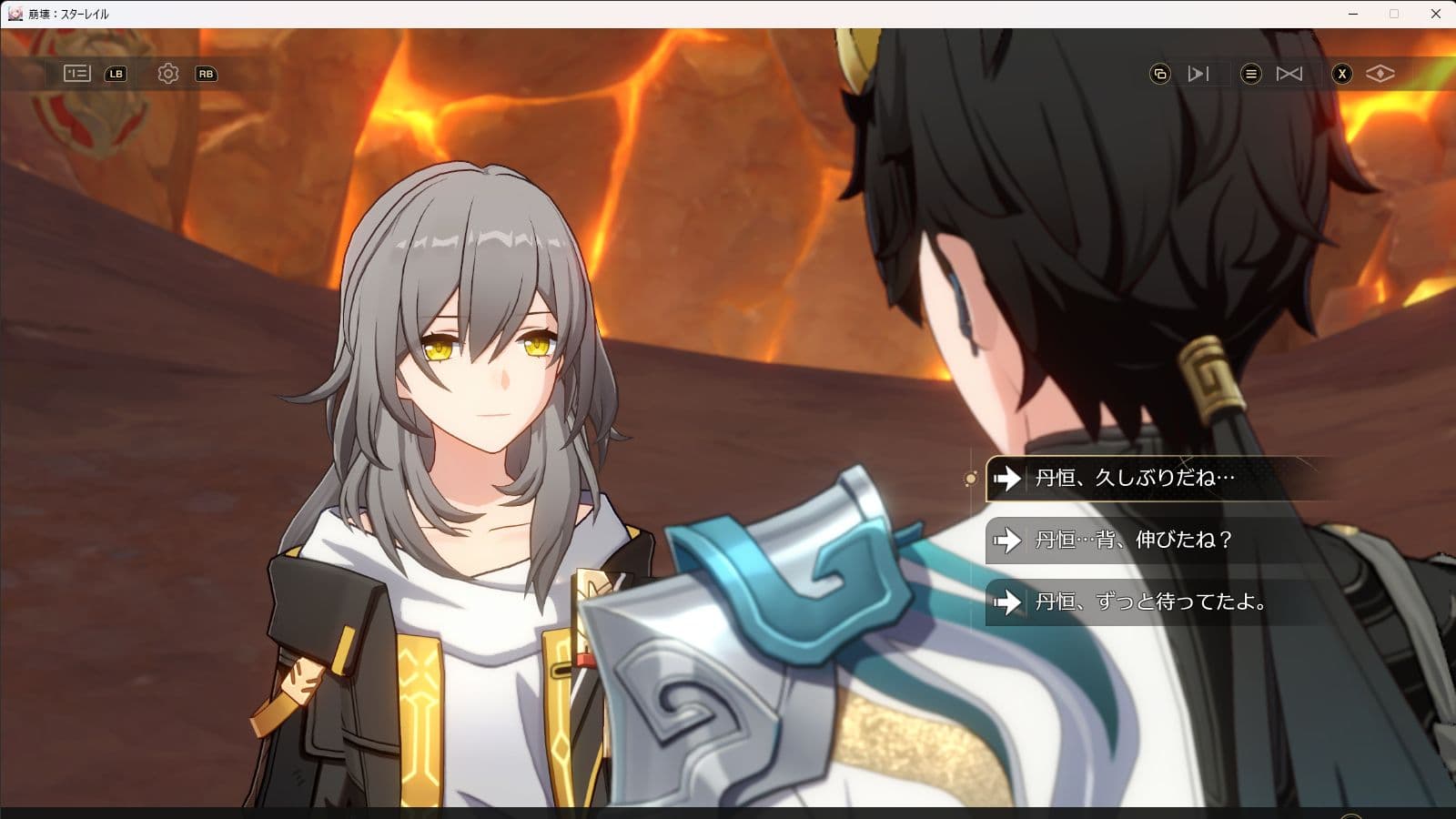Toggle auto-play with the play-bar icon
The height and width of the screenshot is (819, 1456).
tap(1198, 74)
